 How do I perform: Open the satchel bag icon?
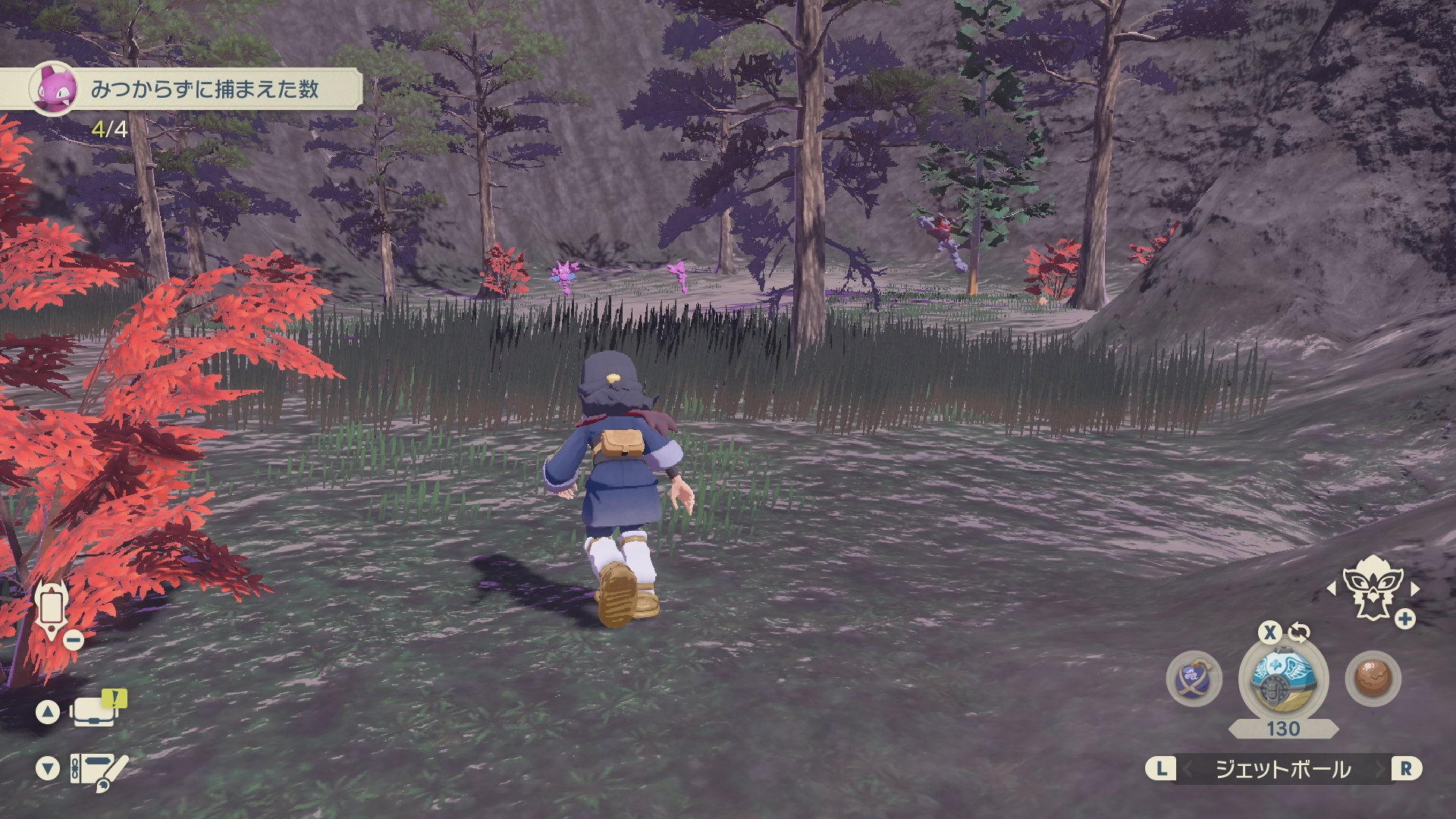(x=94, y=711)
